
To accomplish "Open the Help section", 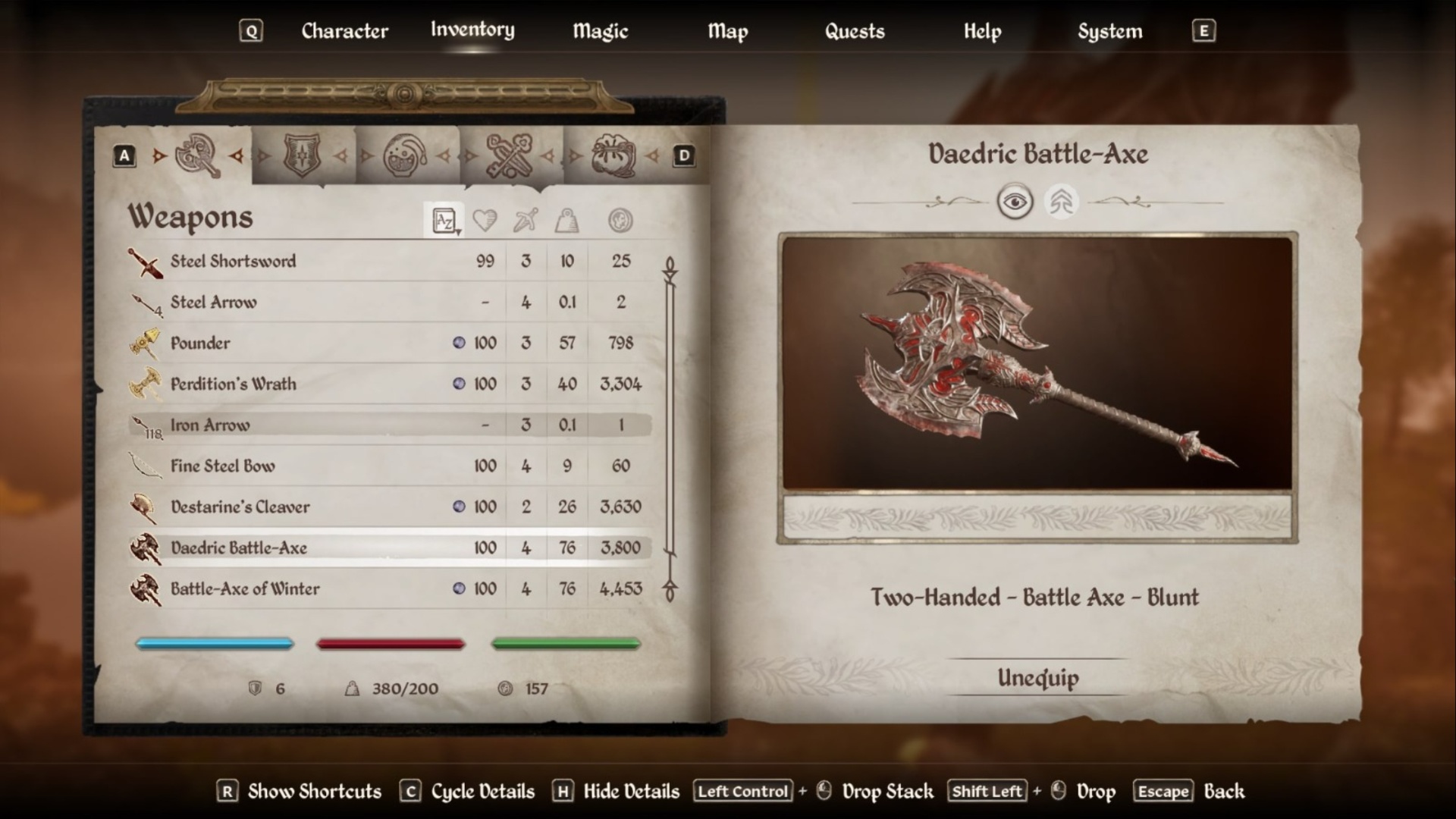I will click(982, 31).
